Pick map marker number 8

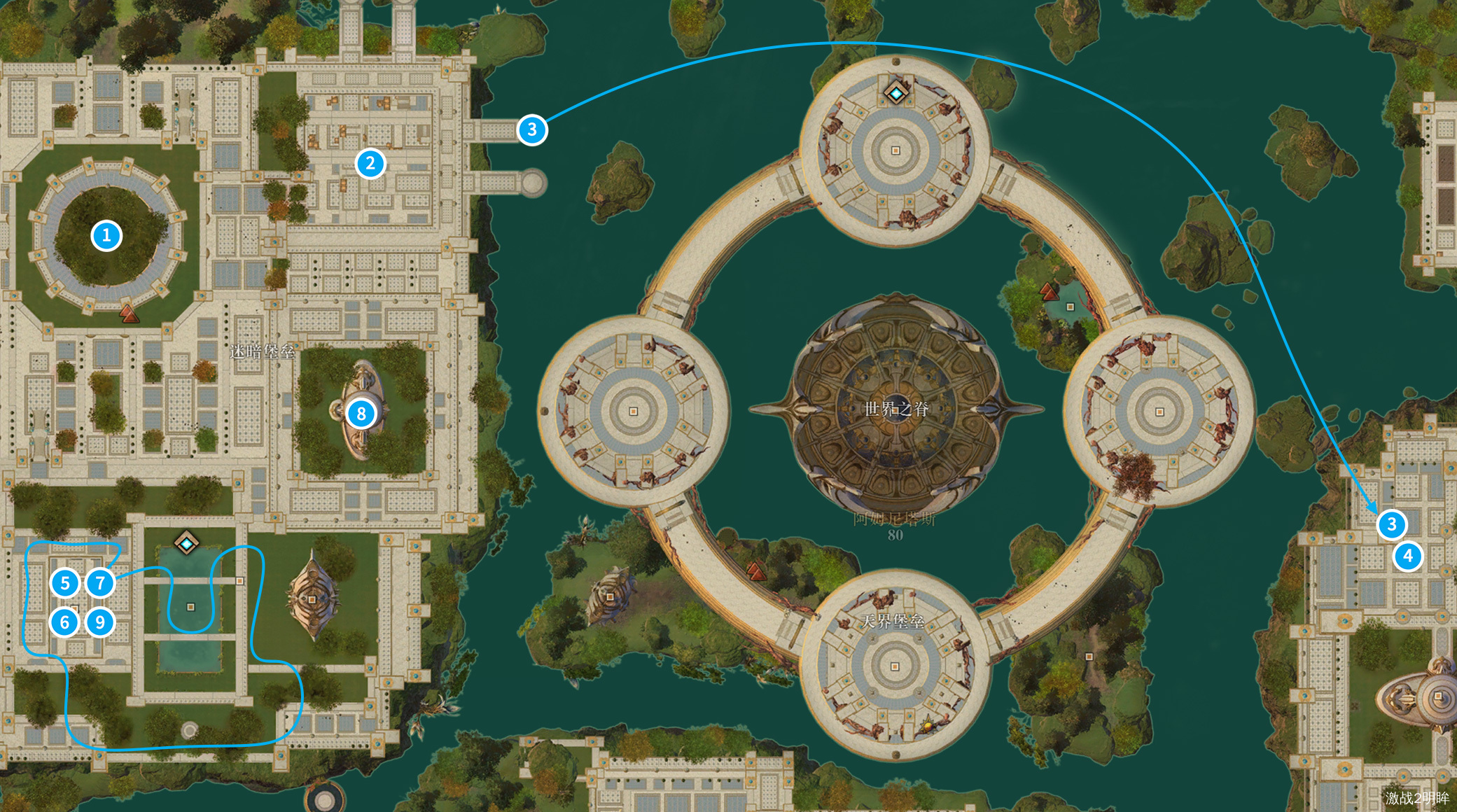click(x=361, y=414)
